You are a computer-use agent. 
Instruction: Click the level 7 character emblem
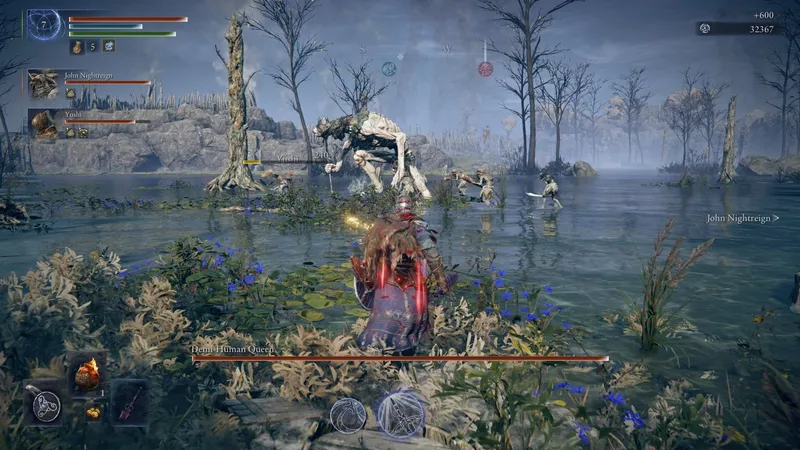44,24
